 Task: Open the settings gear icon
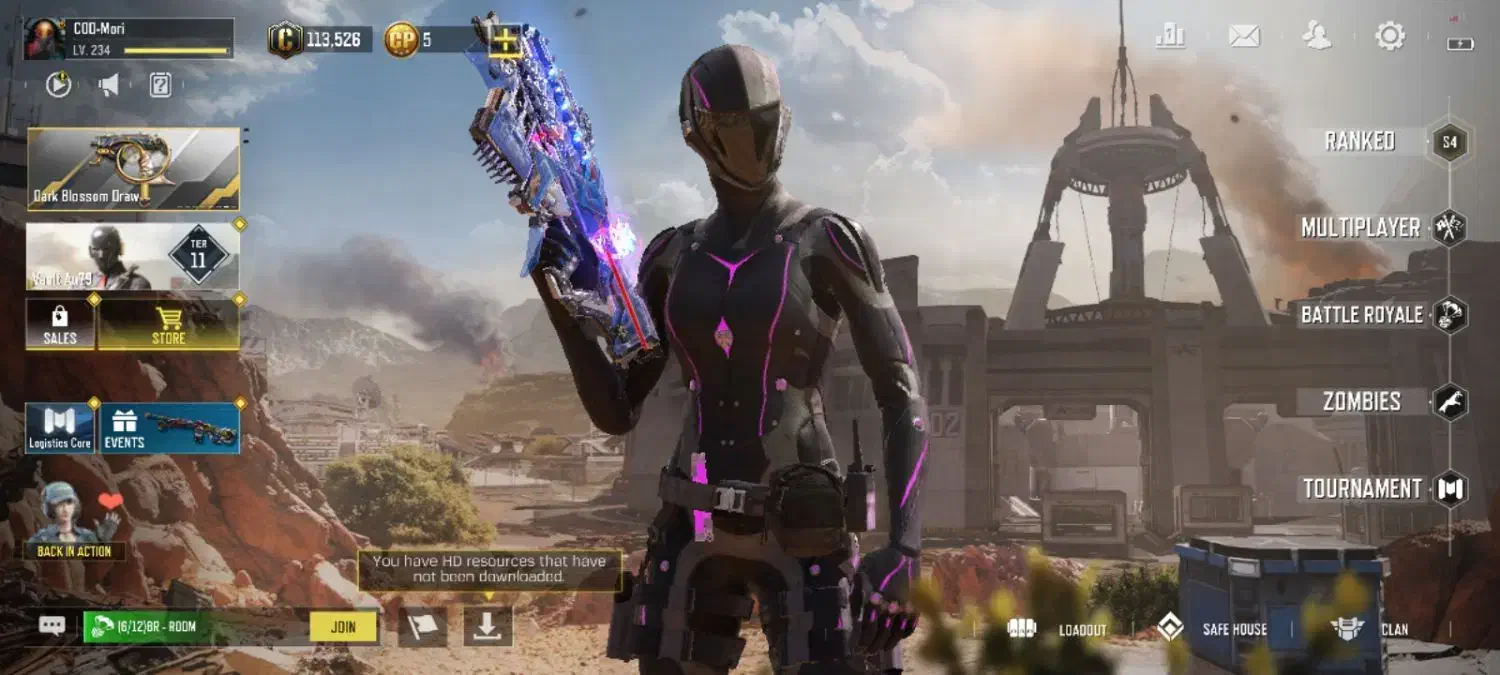1390,37
